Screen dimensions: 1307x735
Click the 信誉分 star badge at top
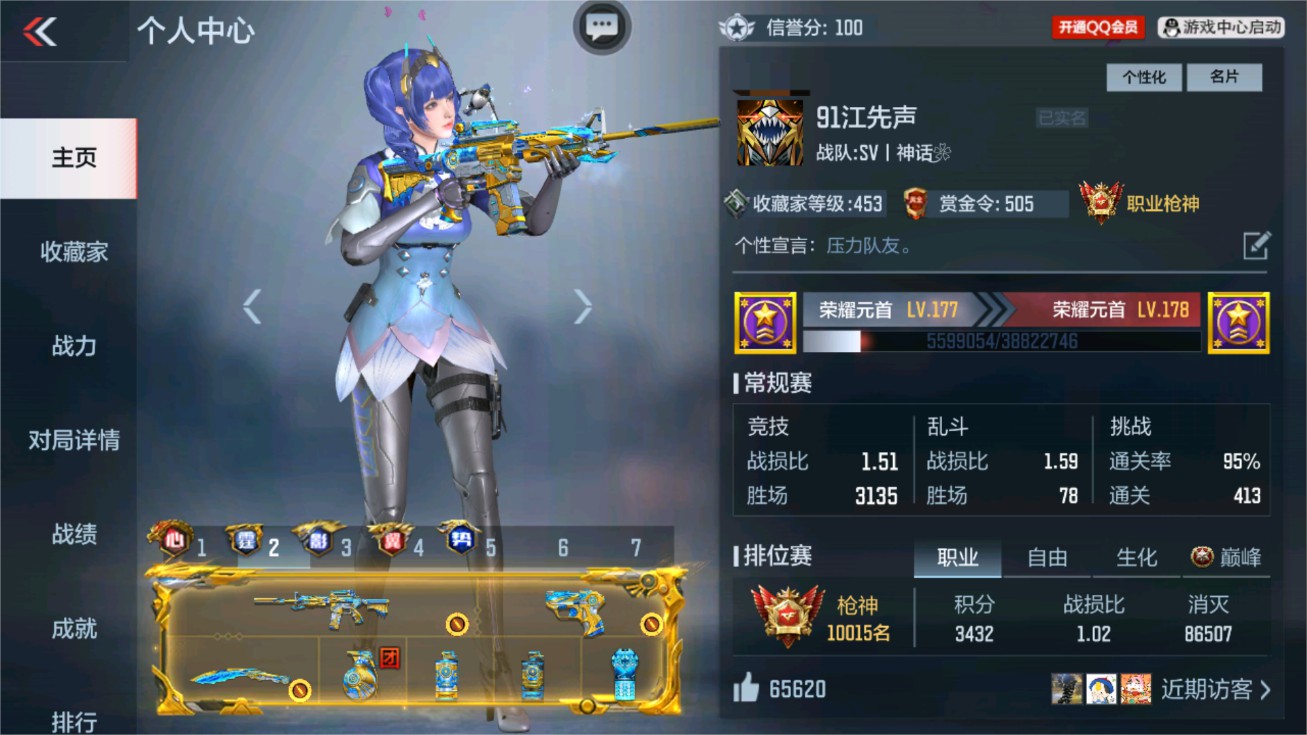[x=738, y=27]
